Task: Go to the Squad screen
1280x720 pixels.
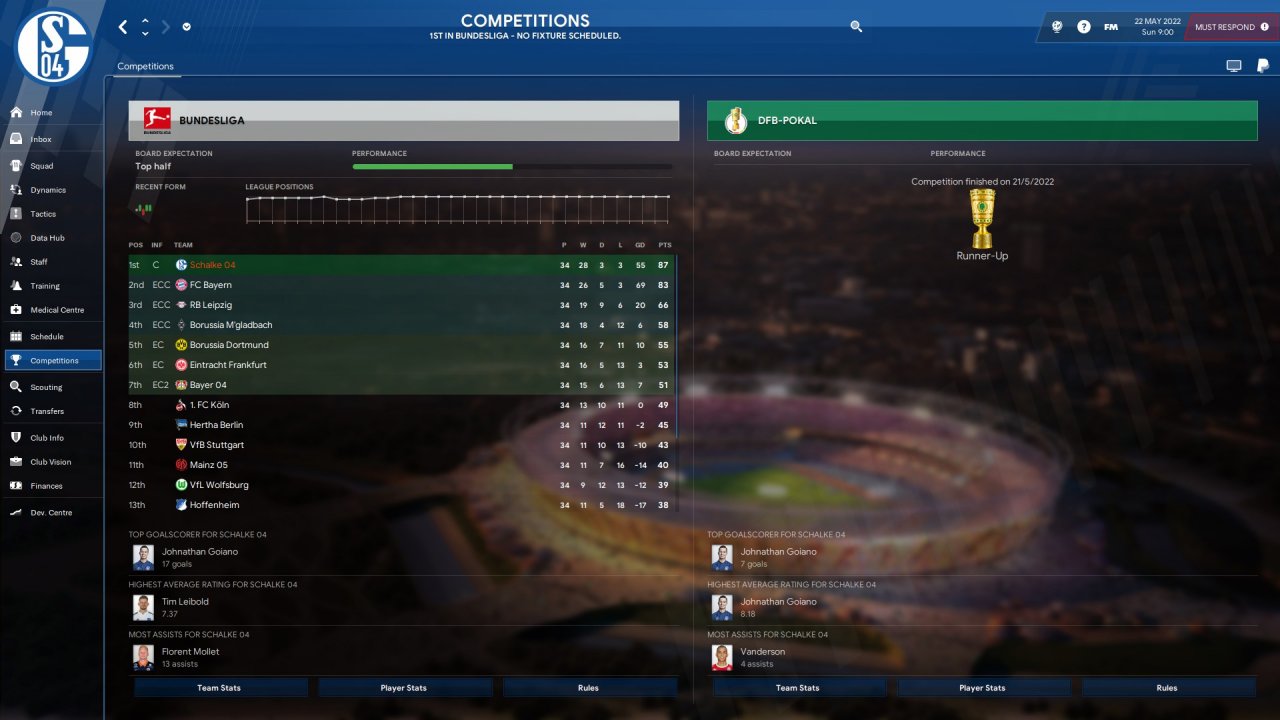Action: [41, 166]
